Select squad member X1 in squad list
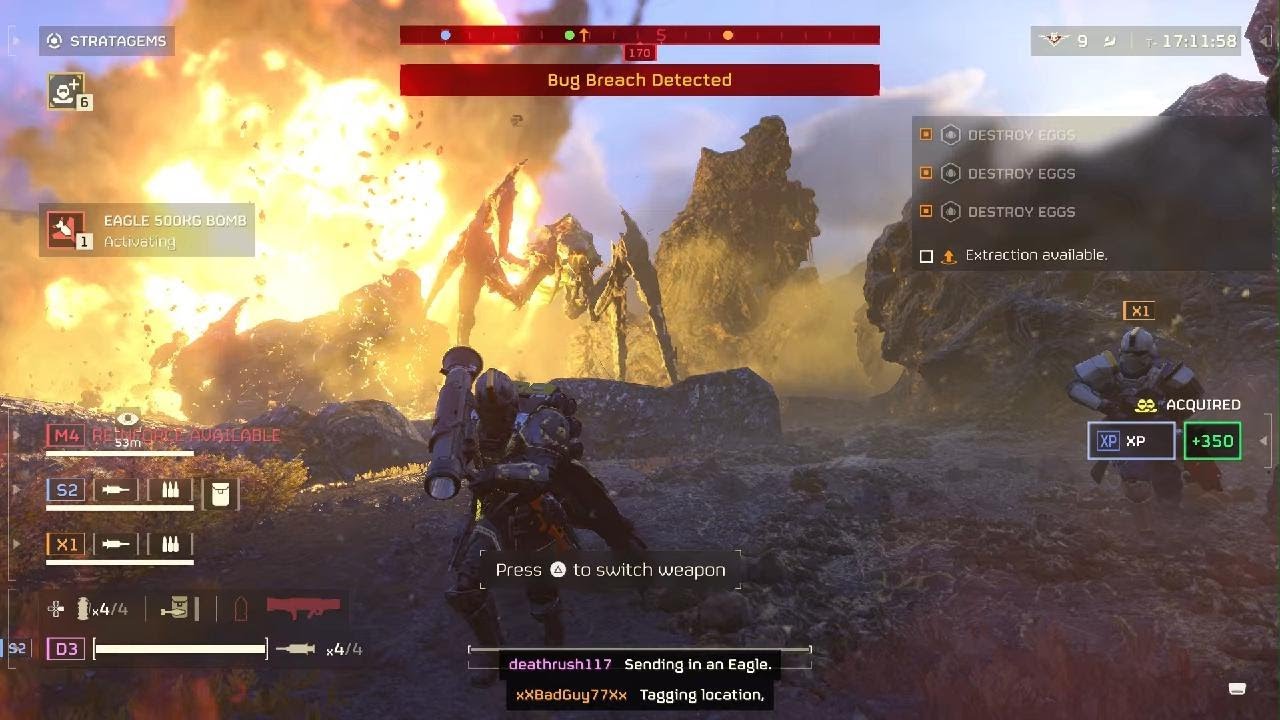Viewport: 1280px width, 720px height. tap(66, 544)
